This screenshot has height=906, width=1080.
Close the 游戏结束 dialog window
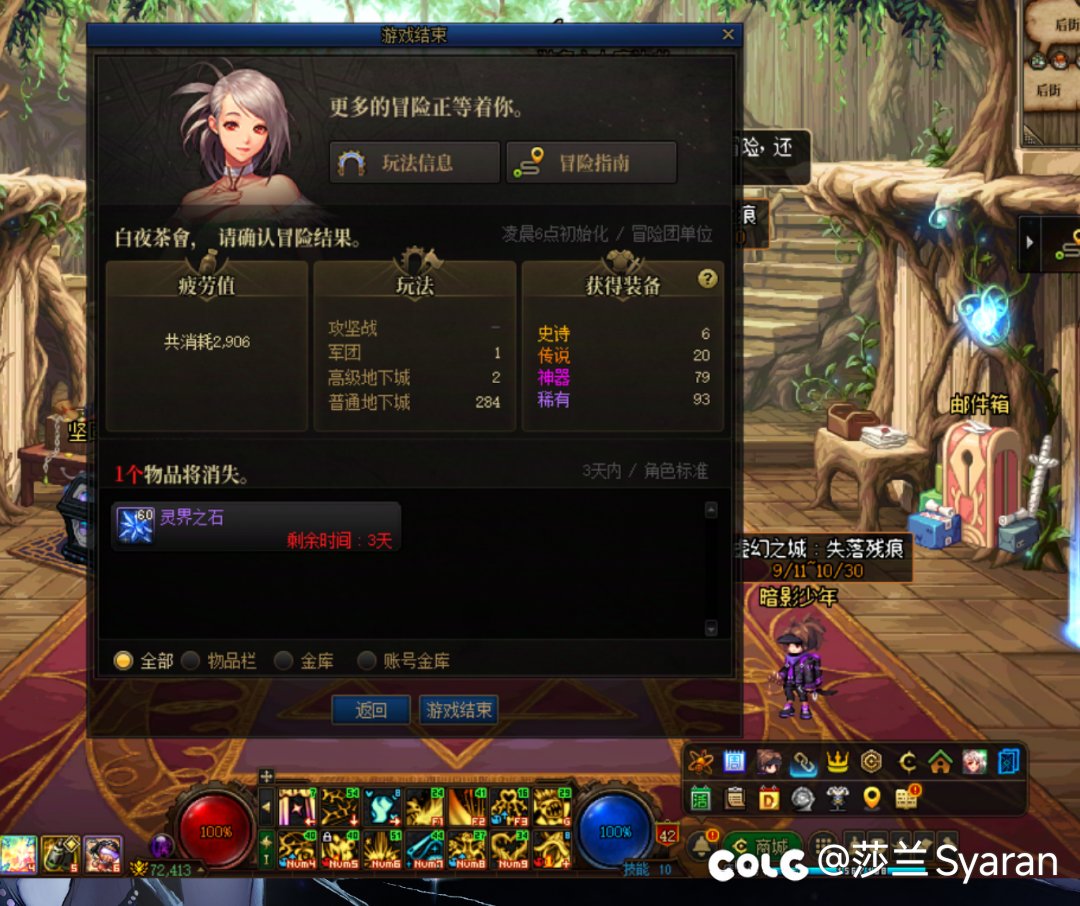(728, 35)
